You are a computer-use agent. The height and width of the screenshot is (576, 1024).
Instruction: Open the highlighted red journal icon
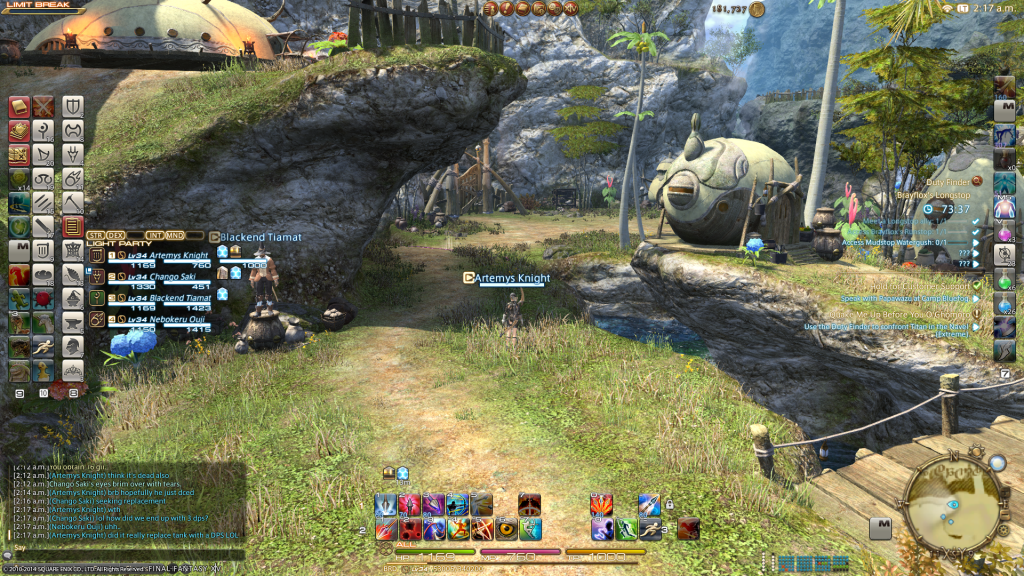(72, 227)
